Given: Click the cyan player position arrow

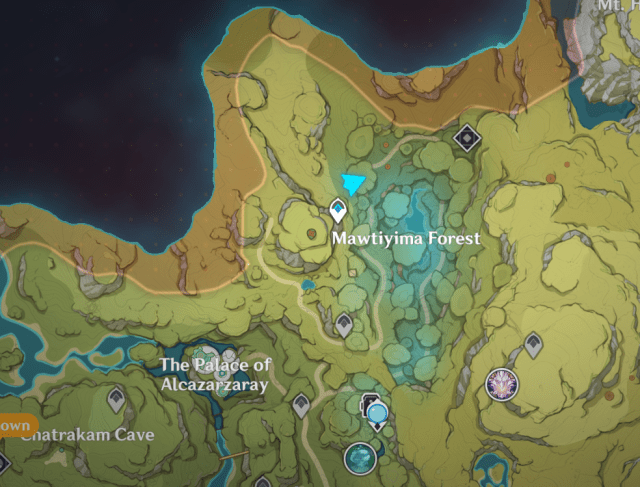Looking at the screenshot, I should (x=351, y=182).
